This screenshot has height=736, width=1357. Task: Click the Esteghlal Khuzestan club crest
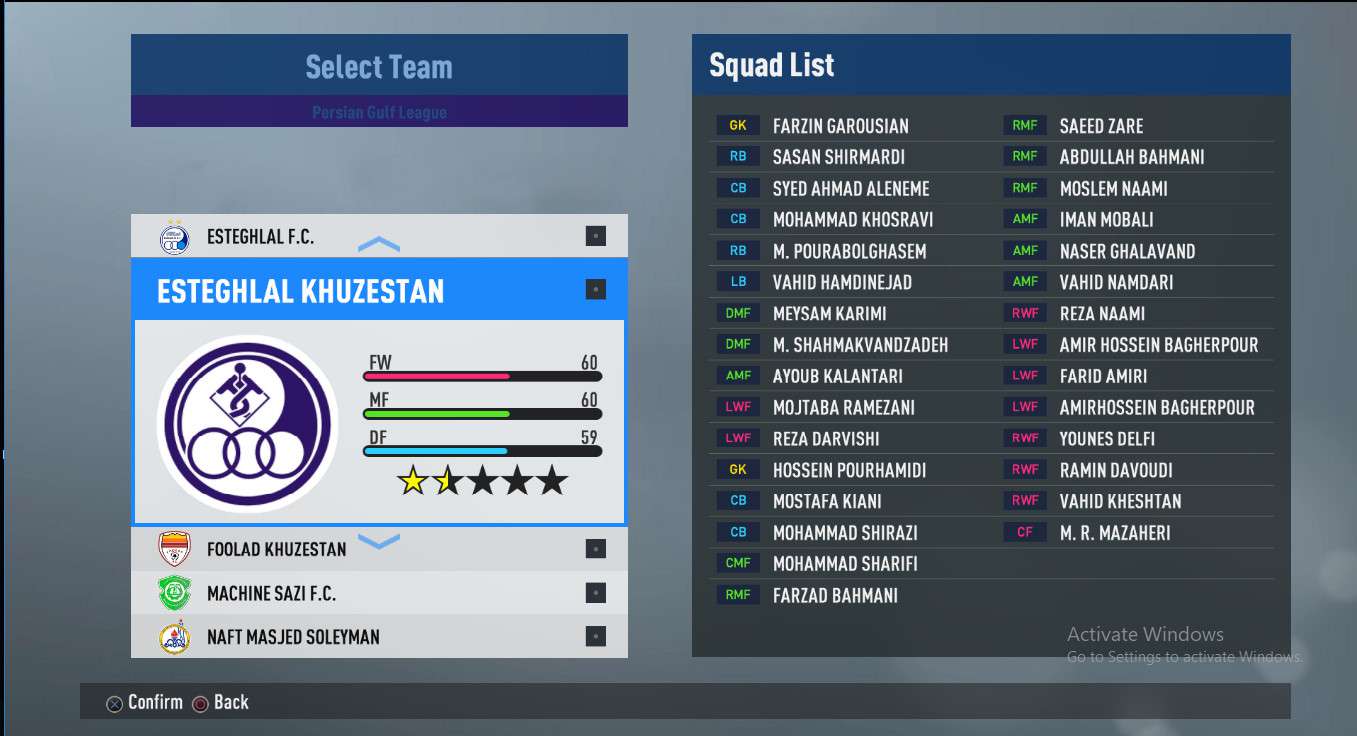[245, 423]
